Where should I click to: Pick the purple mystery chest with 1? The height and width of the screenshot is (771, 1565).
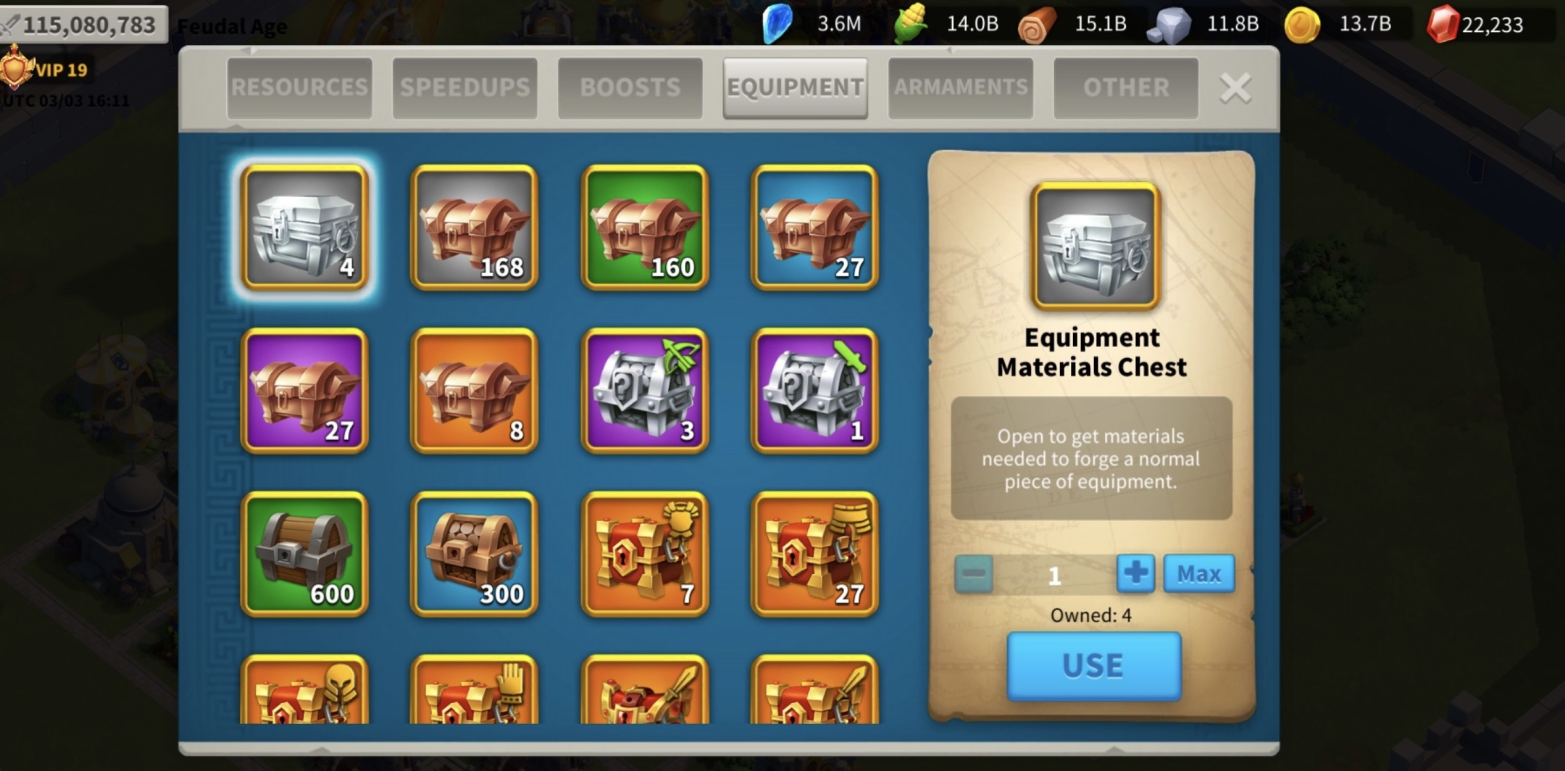[x=815, y=391]
